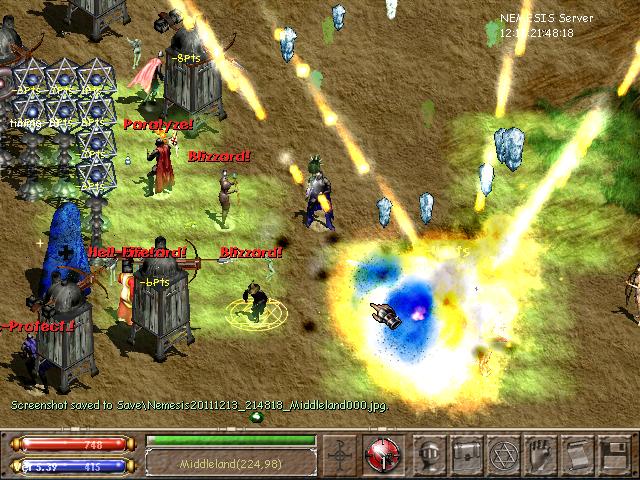Open the hexagram magic spell list
Image resolution: width=640 pixels, height=480 pixels.
coord(503,453)
